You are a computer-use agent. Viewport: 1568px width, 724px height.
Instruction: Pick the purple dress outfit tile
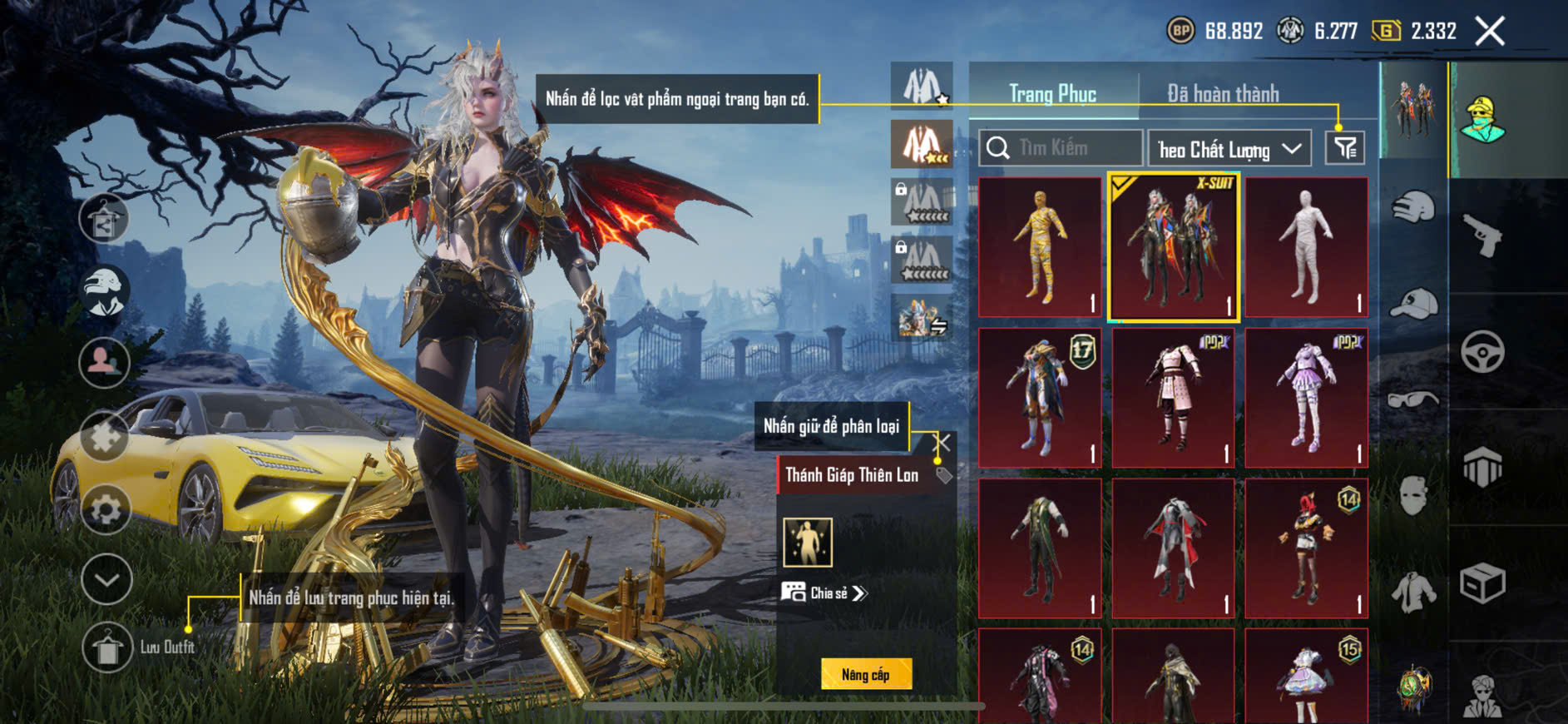1306,398
